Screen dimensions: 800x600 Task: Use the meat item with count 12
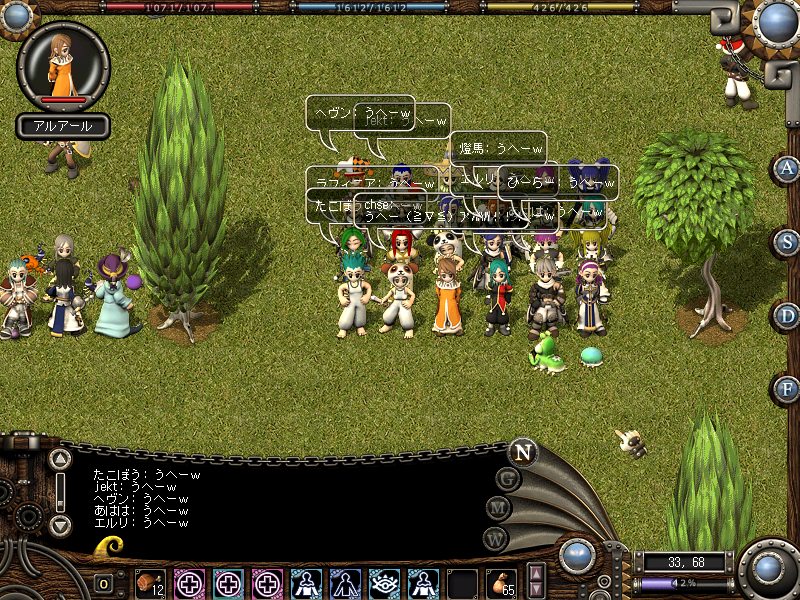click(151, 582)
